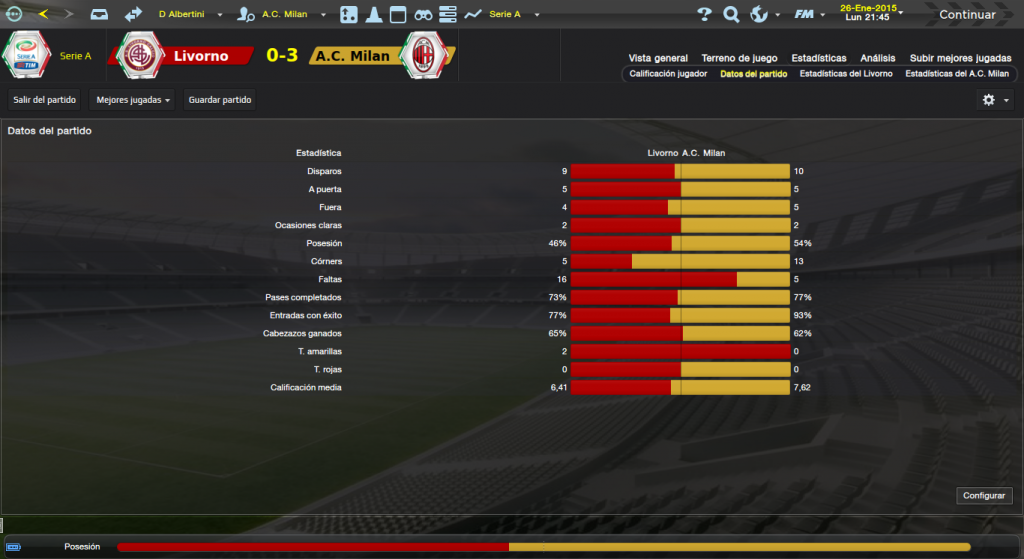
Task: Show the Calificación jugador subtab
Action: [668, 74]
